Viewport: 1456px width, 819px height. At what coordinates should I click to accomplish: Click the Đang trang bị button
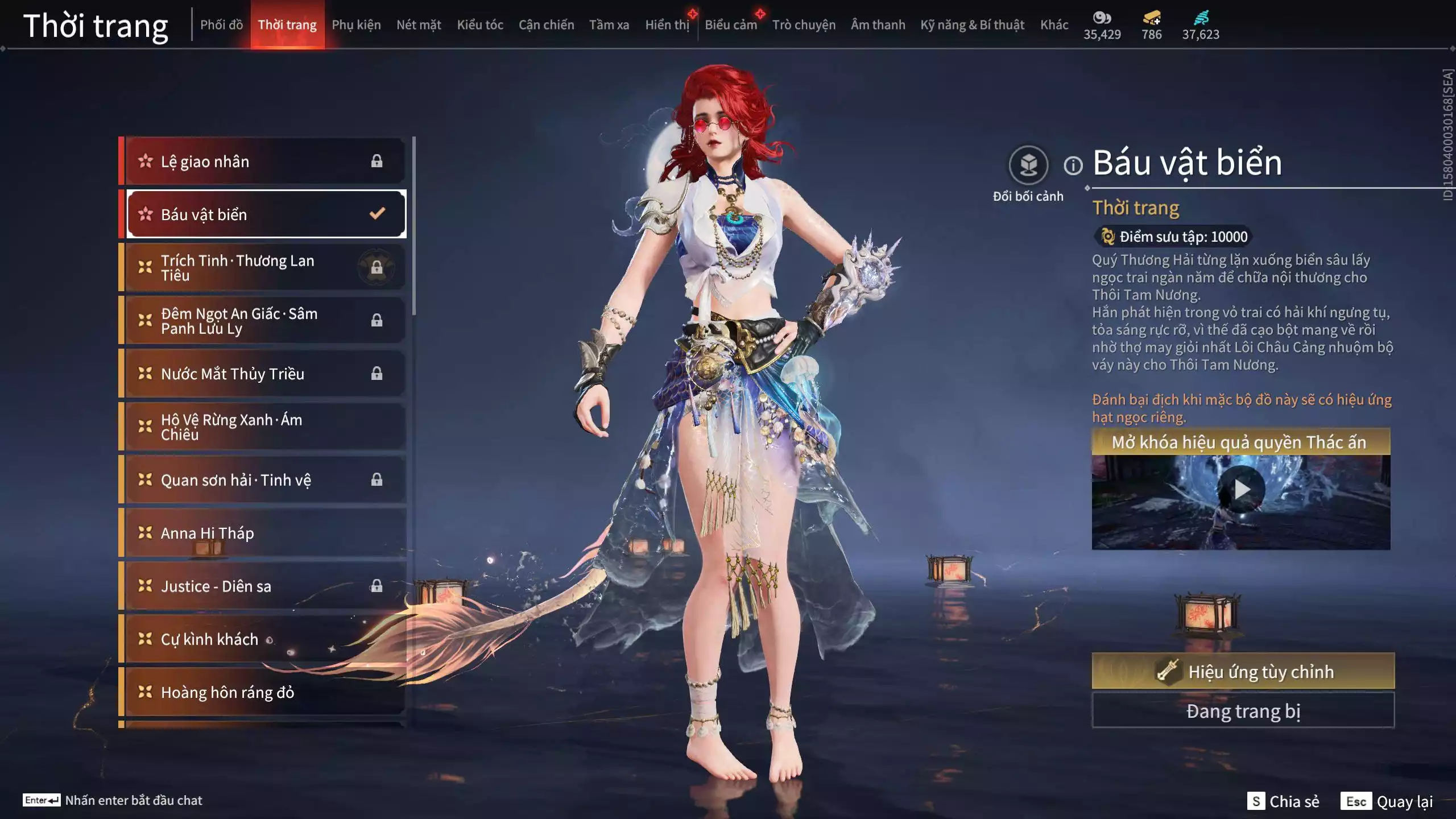point(1243,711)
